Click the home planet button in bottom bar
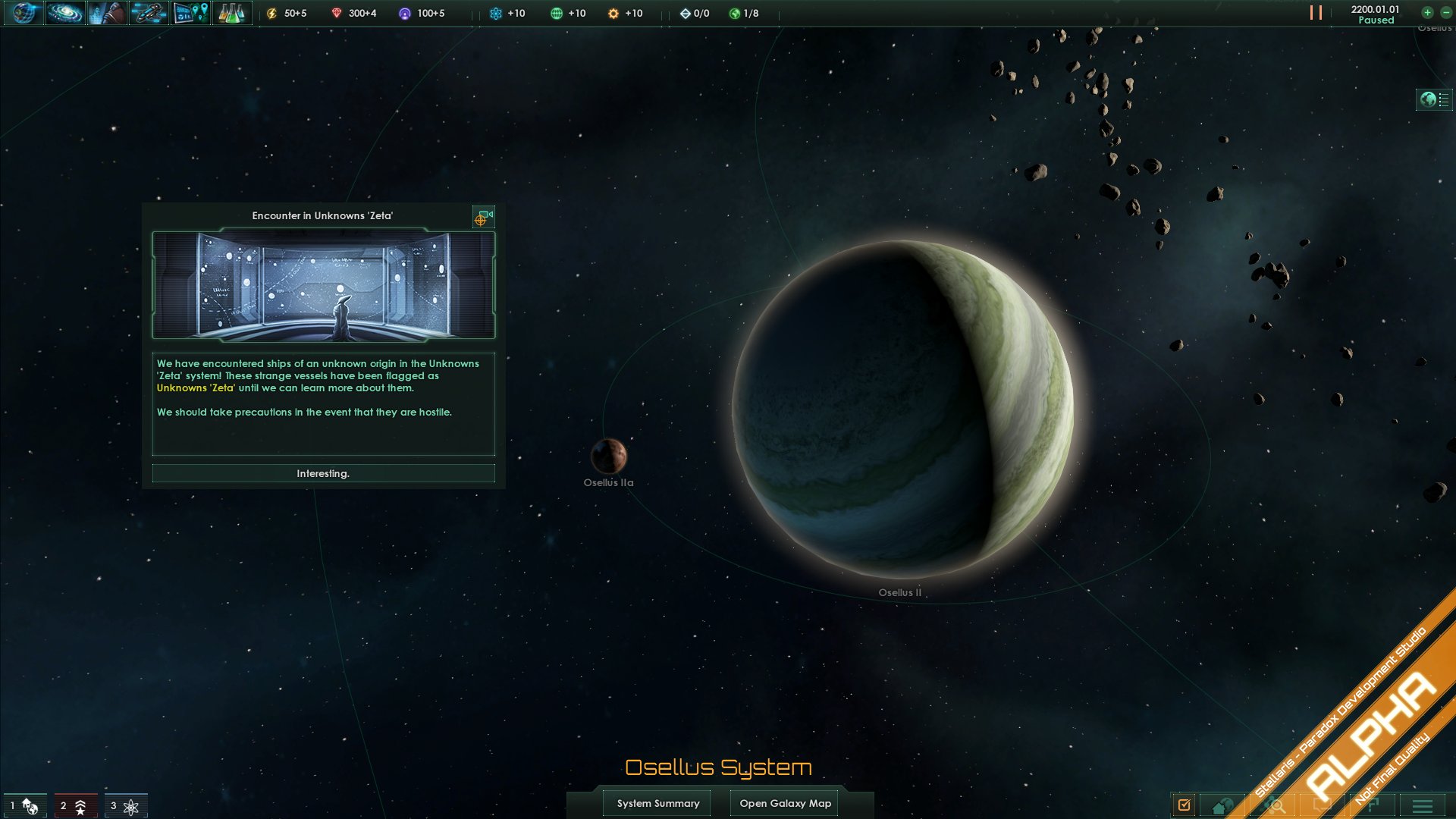 [x=1222, y=806]
